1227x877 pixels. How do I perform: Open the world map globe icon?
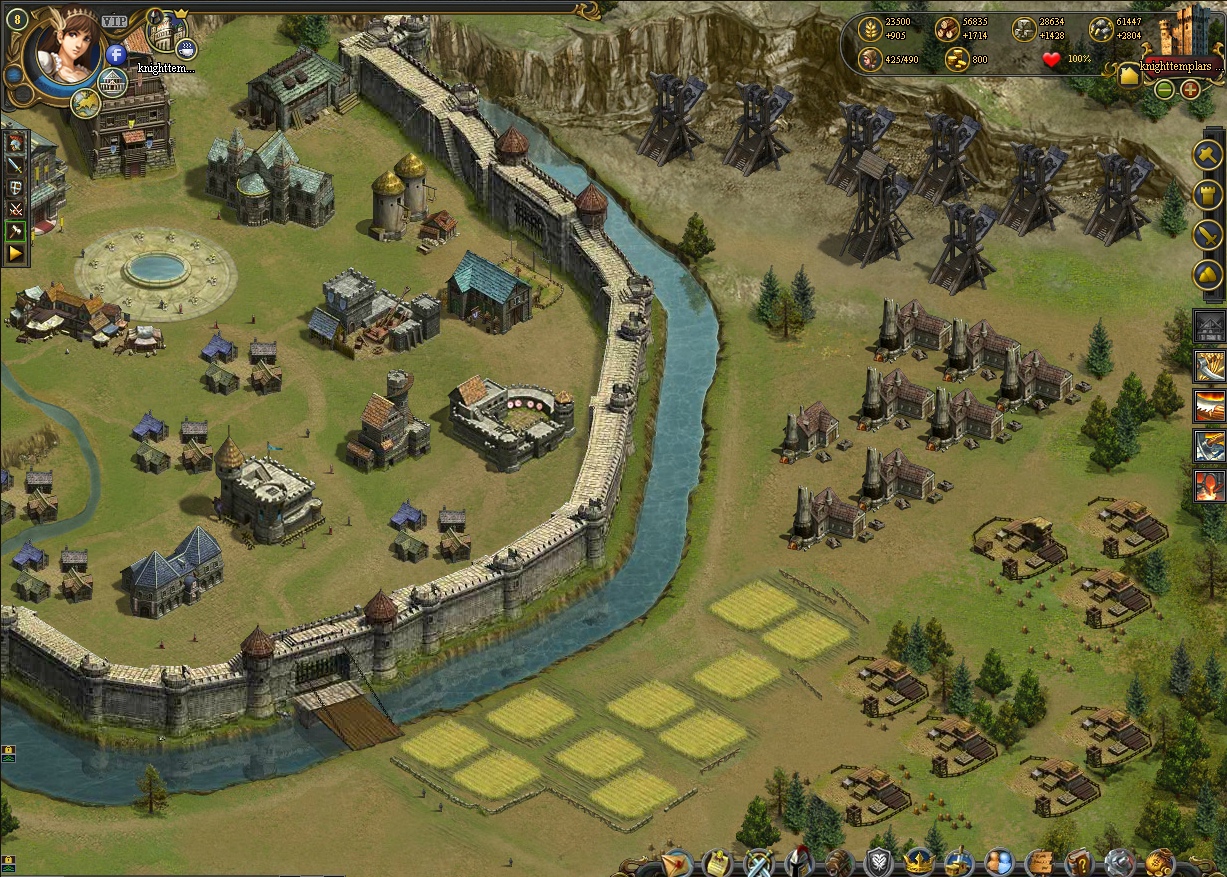85,102
